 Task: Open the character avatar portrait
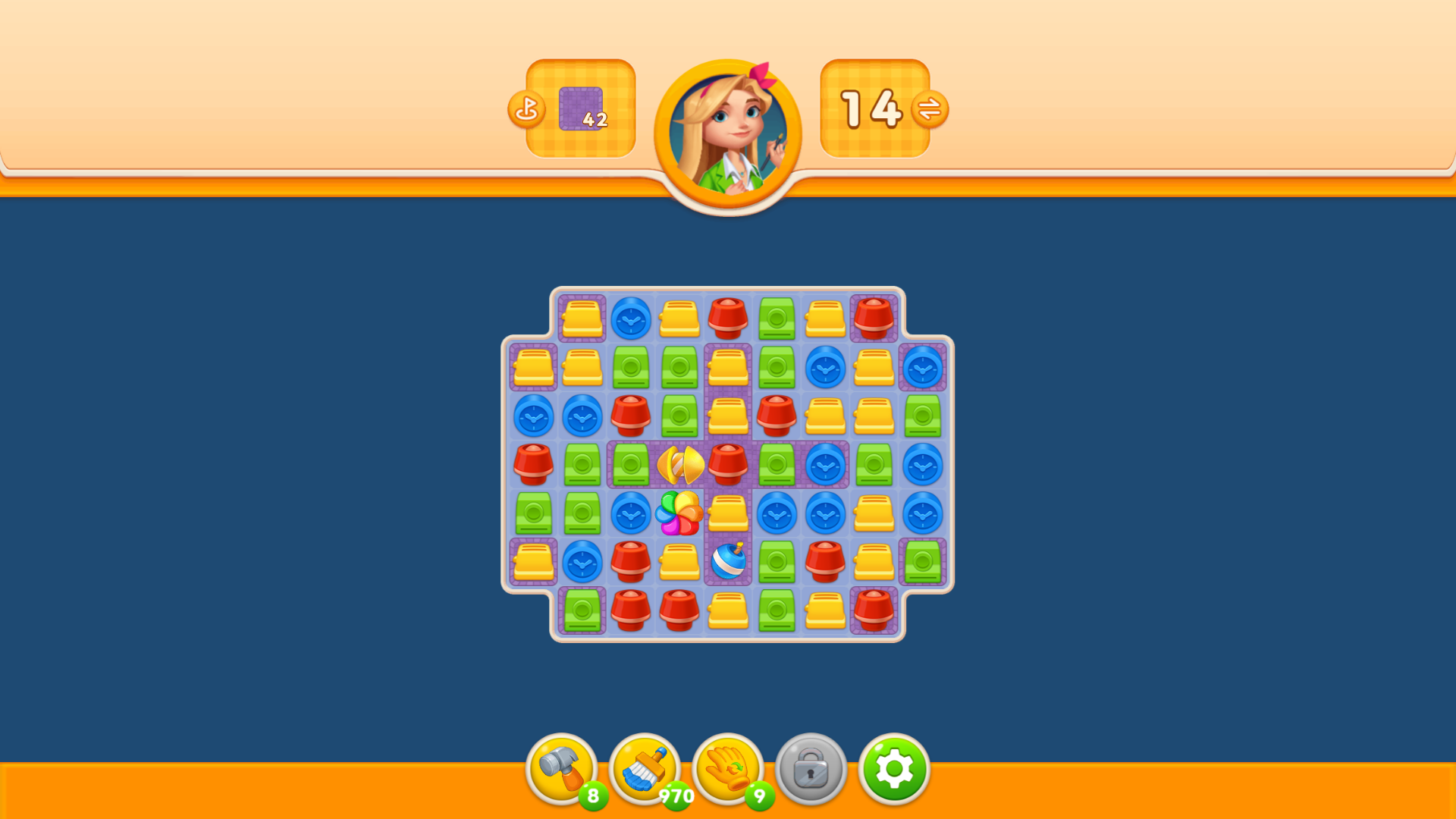pyautogui.click(x=730, y=130)
